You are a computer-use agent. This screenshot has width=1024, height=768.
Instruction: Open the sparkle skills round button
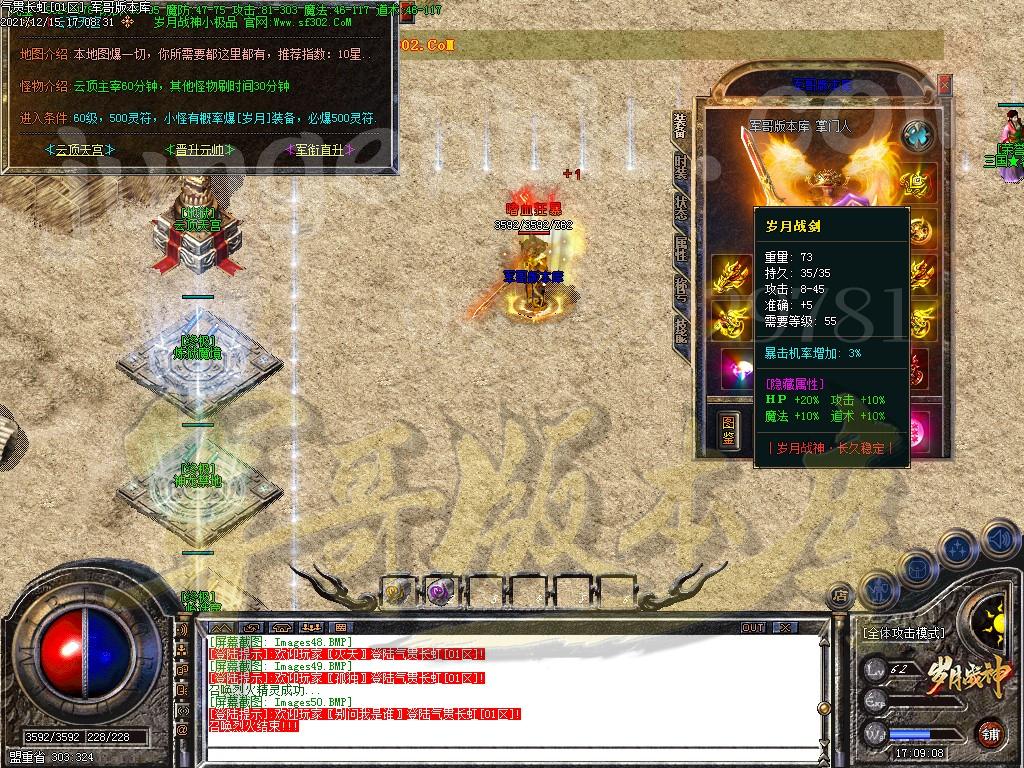[958, 548]
